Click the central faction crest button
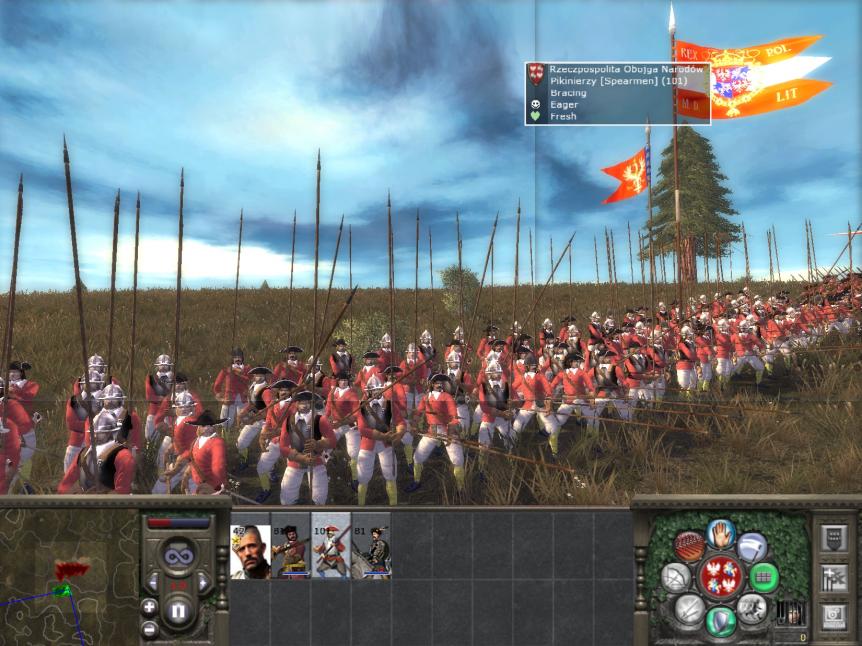The image size is (862, 646). tap(720, 577)
